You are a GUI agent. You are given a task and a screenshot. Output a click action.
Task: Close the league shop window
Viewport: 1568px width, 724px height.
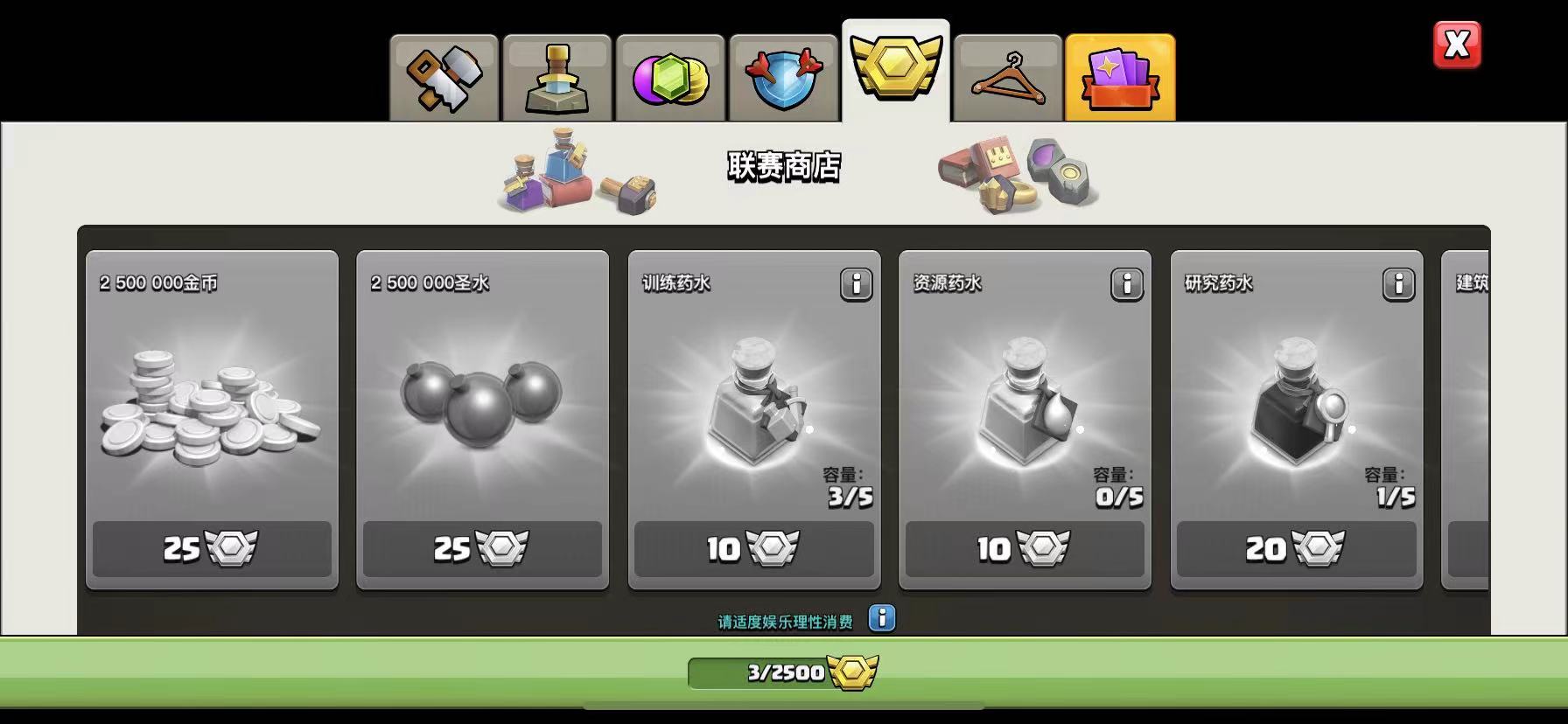tap(1457, 45)
